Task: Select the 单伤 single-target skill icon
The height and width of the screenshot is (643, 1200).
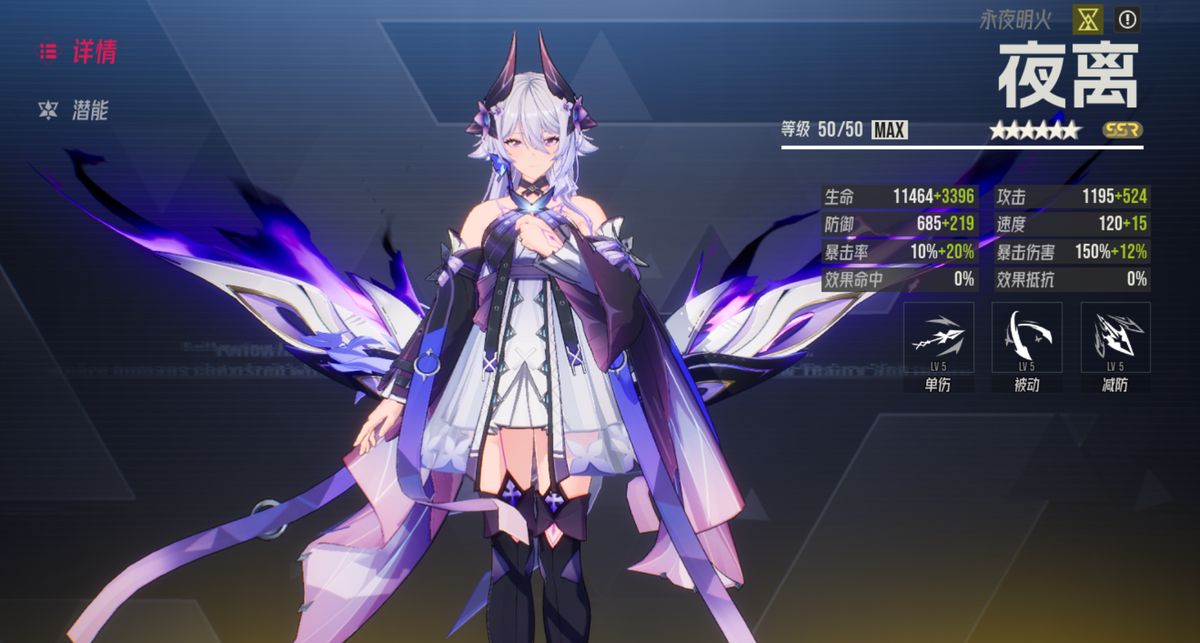Action: pyautogui.click(x=938, y=338)
